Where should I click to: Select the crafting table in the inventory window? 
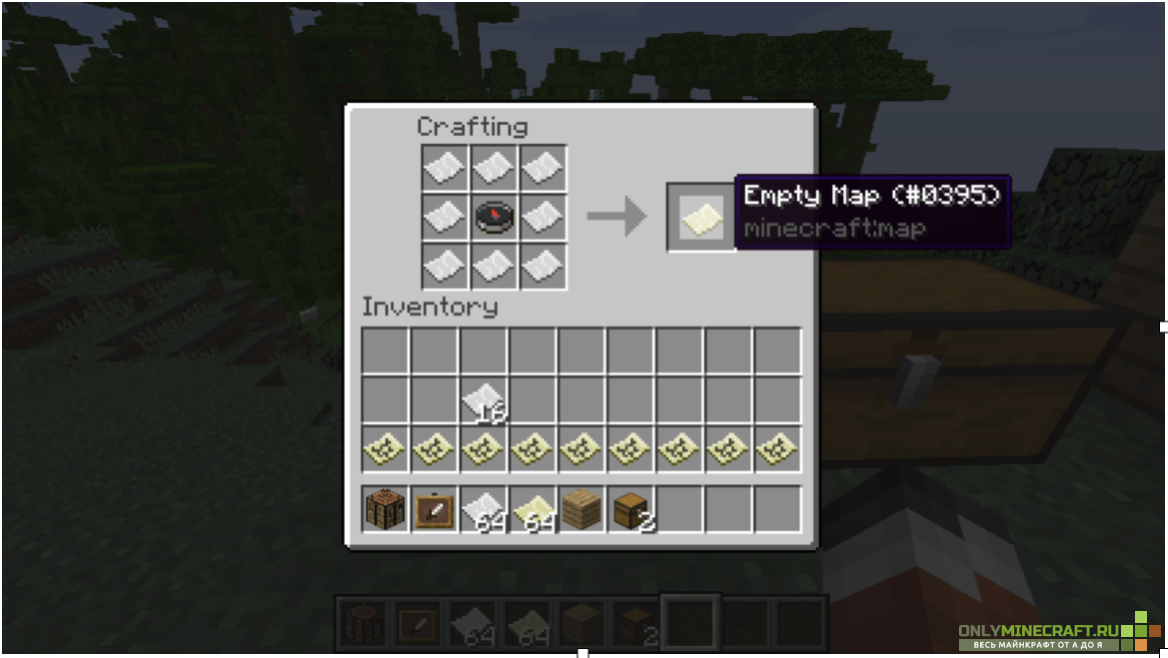(385, 509)
